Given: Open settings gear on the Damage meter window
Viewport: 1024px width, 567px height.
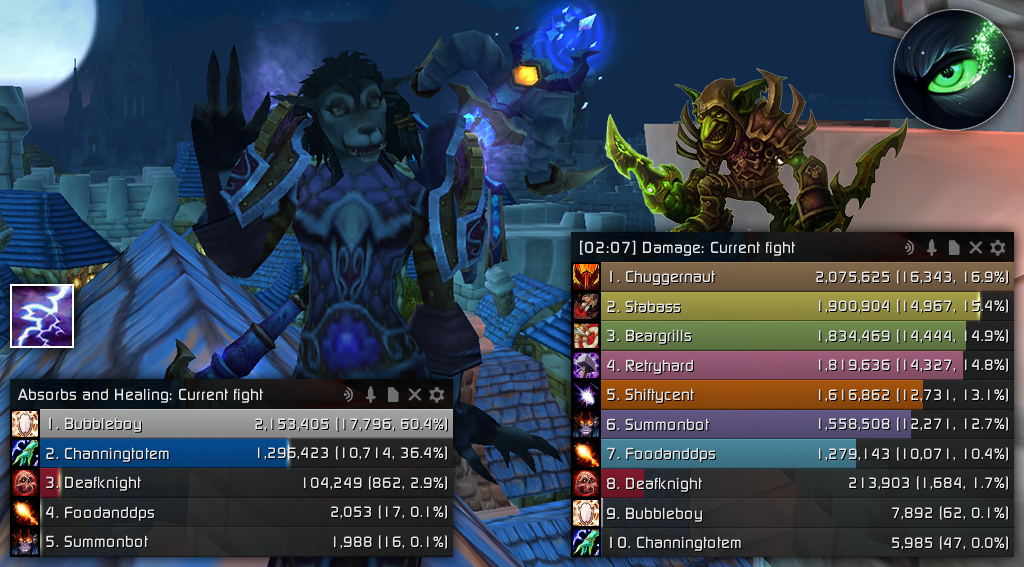Looking at the screenshot, I should click(x=997, y=248).
